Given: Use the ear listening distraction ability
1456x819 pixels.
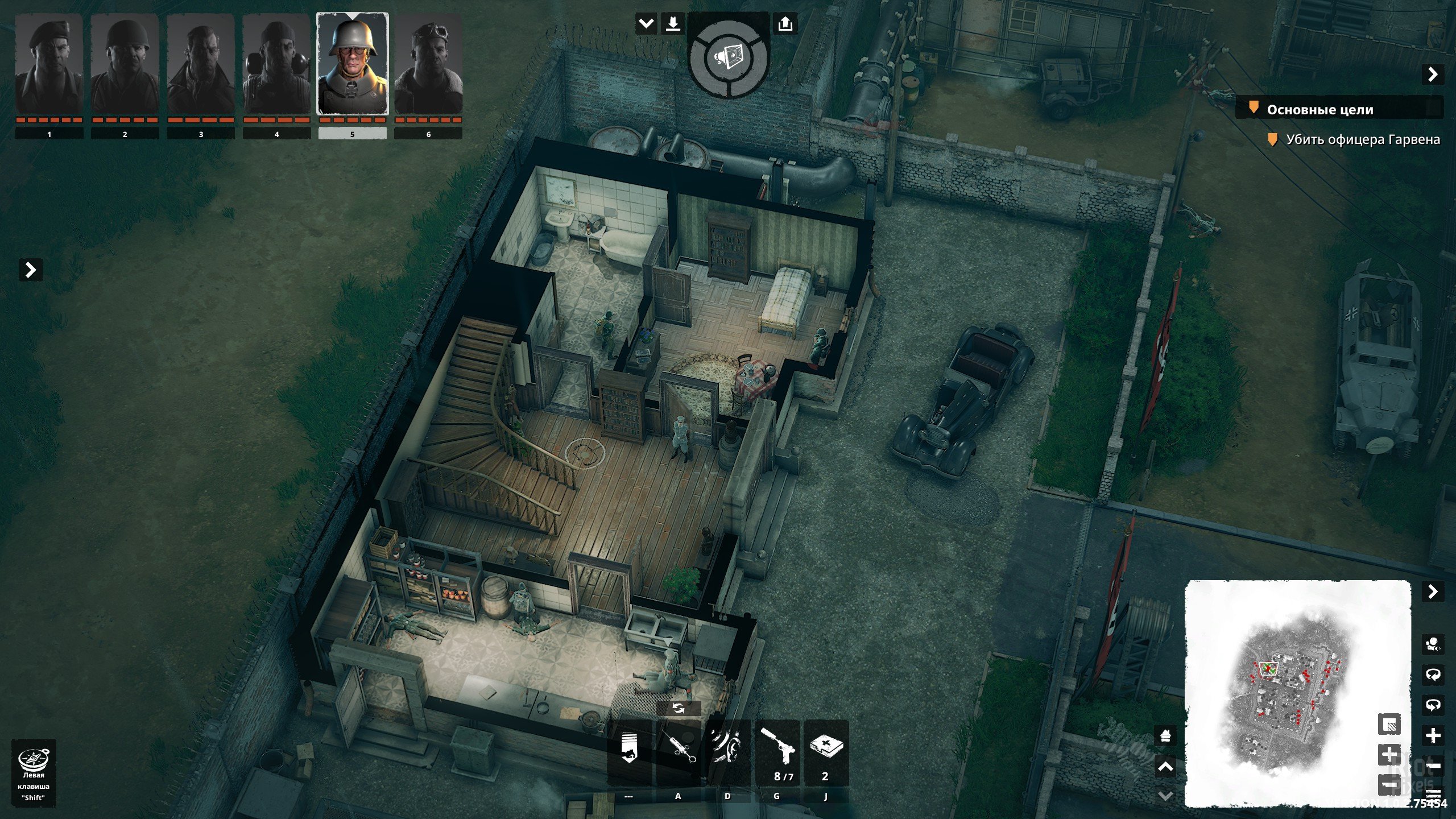Looking at the screenshot, I should [x=727, y=752].
